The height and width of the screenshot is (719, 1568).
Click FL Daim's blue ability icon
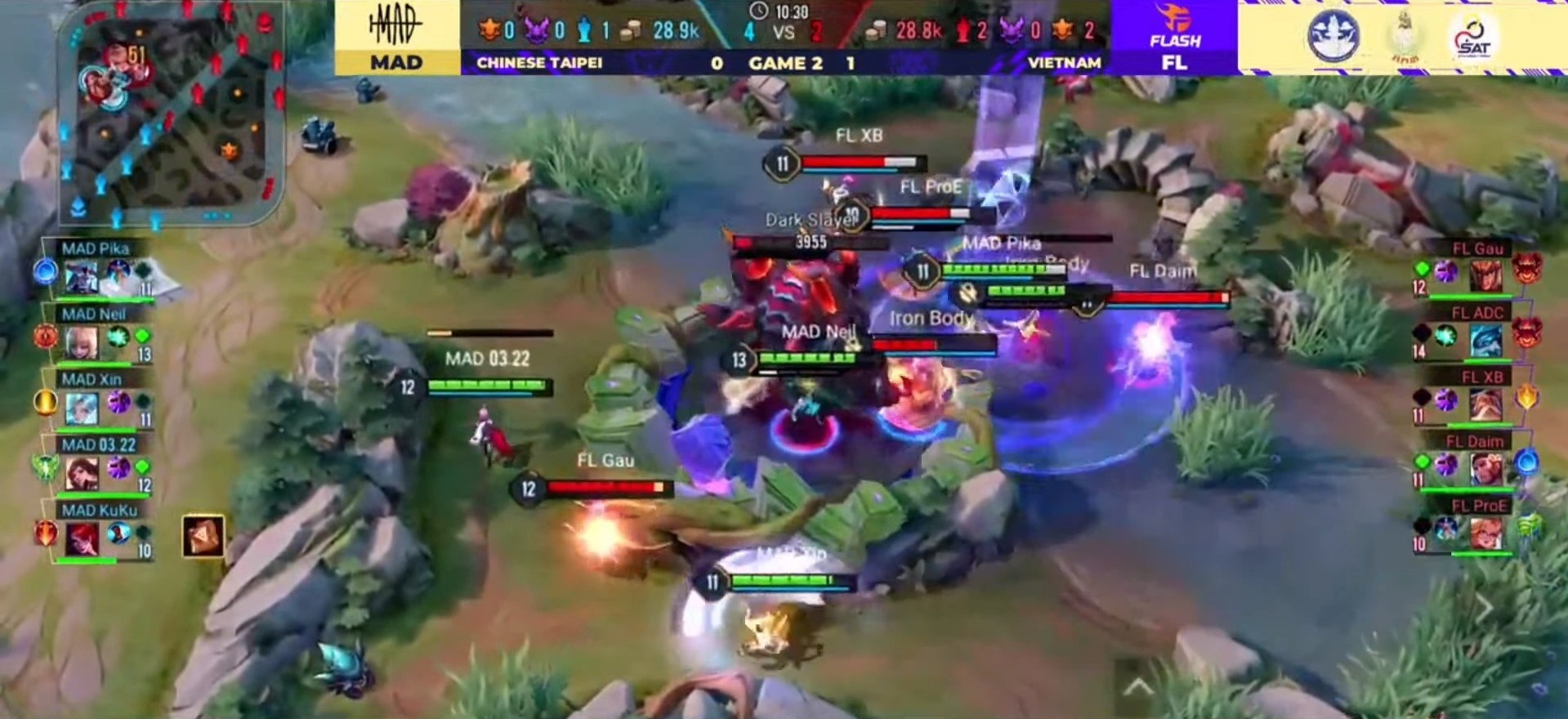(1526, 463)
